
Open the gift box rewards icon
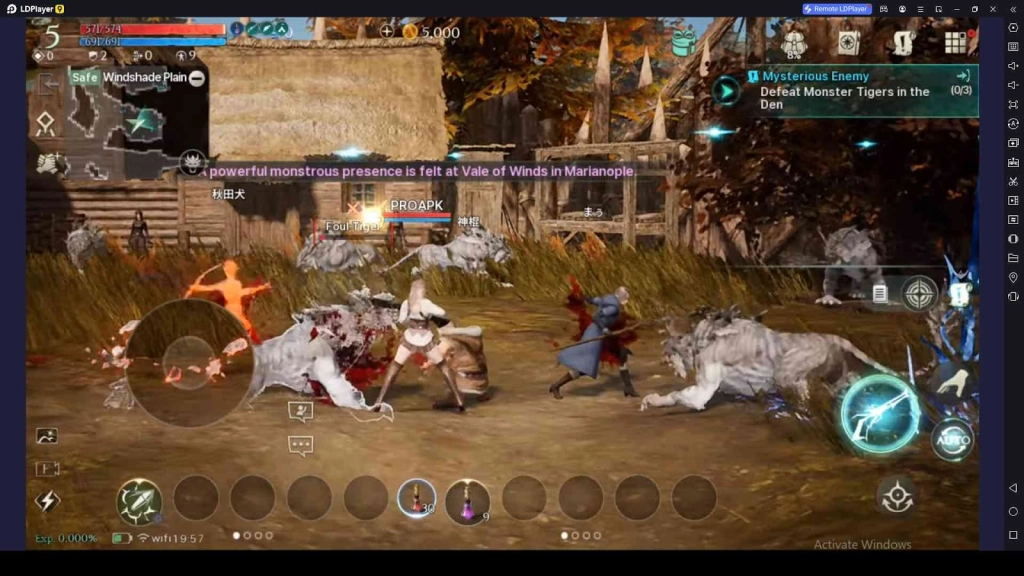pos(684,42)
